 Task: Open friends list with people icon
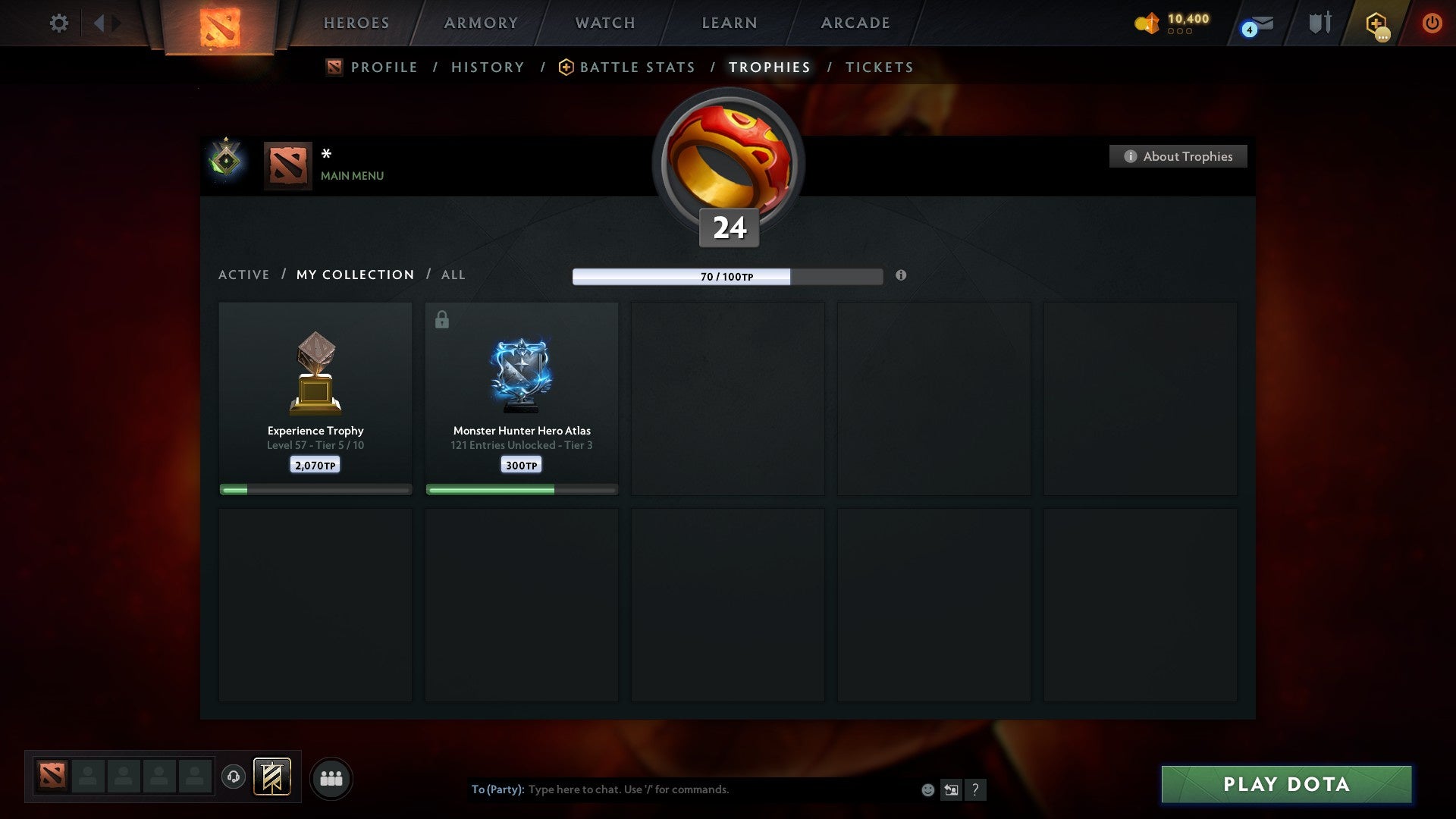click(x=331, y=777)
